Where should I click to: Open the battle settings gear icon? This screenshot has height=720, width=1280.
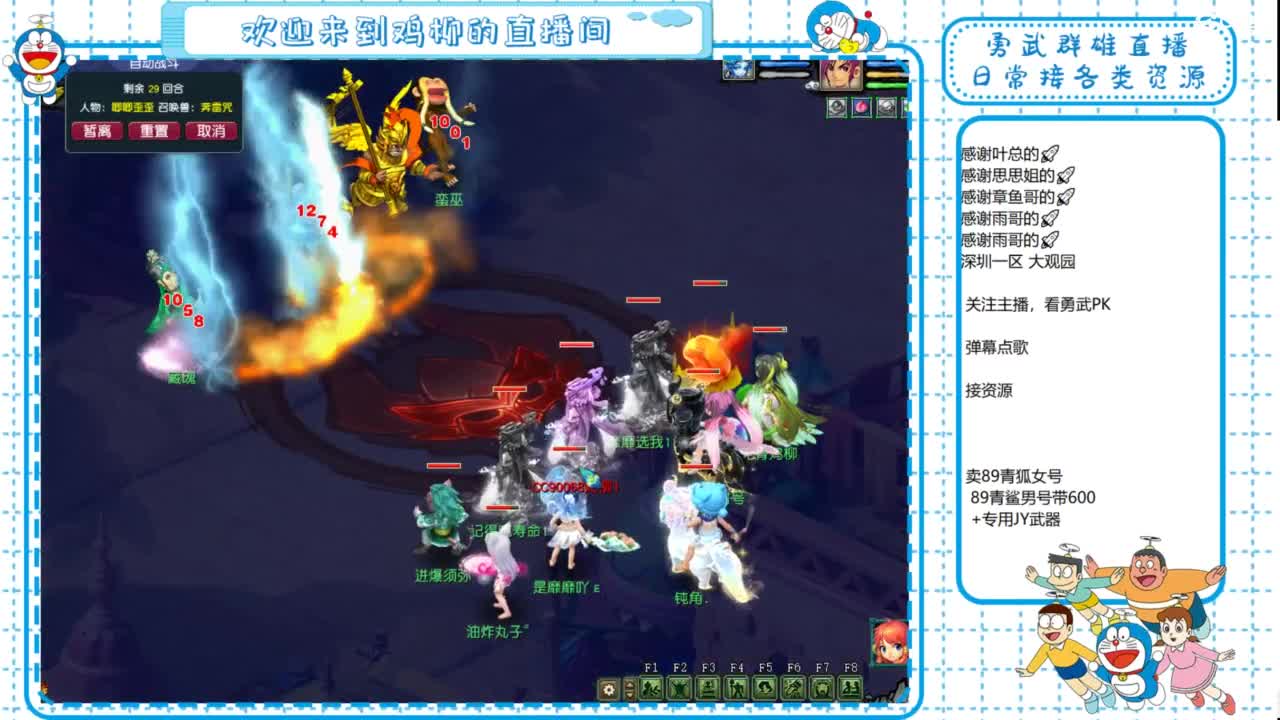(x=607, y=691)
